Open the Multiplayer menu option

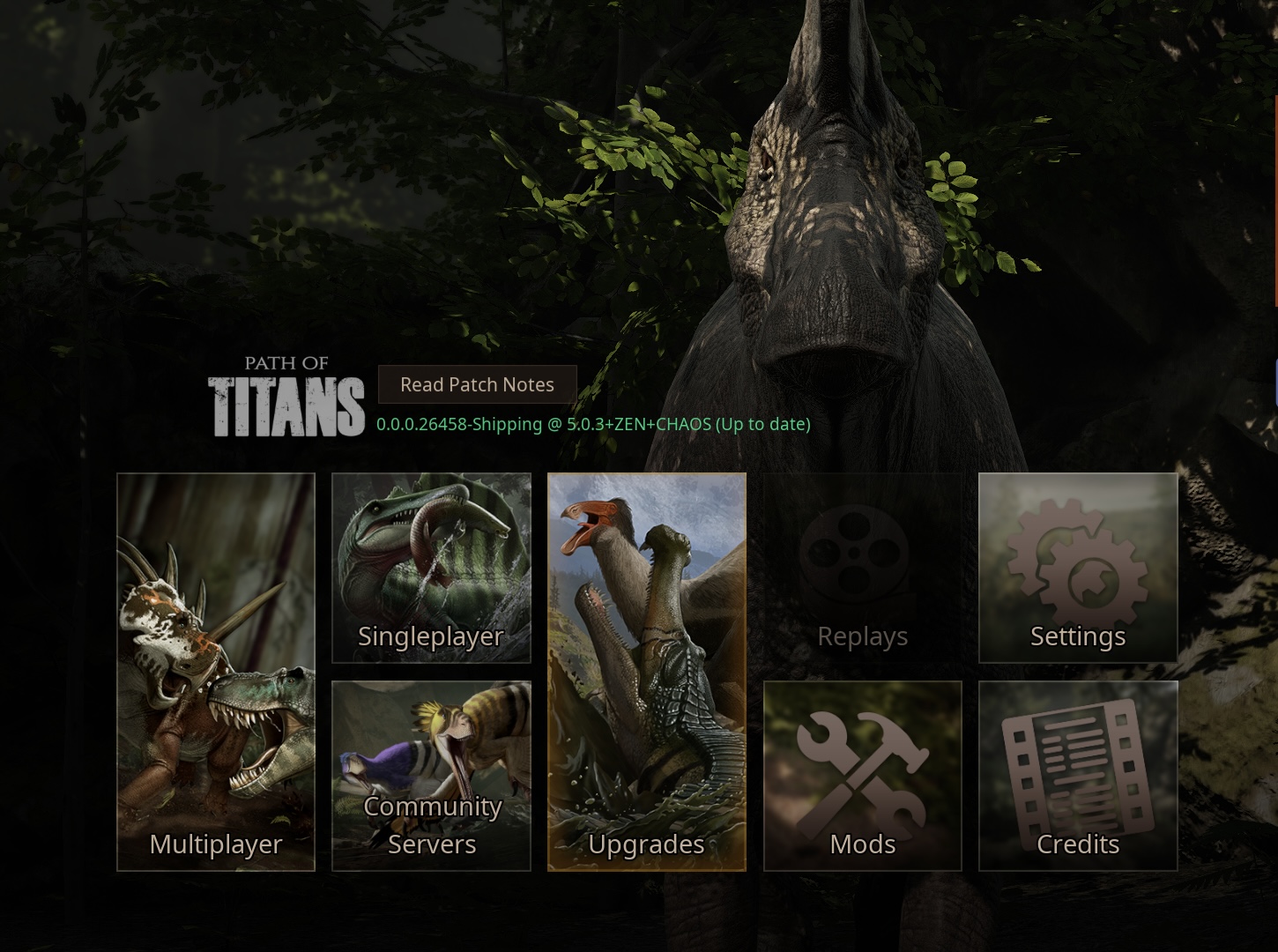coord(215,673)
